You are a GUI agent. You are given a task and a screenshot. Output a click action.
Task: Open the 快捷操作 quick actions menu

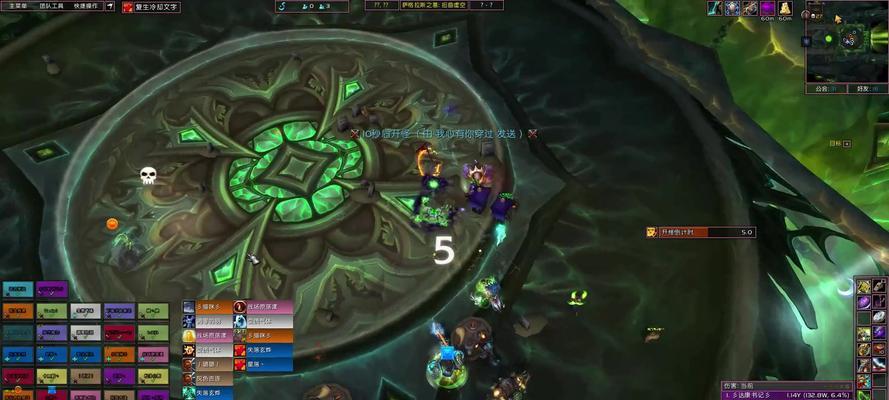[x=86, y=6]
